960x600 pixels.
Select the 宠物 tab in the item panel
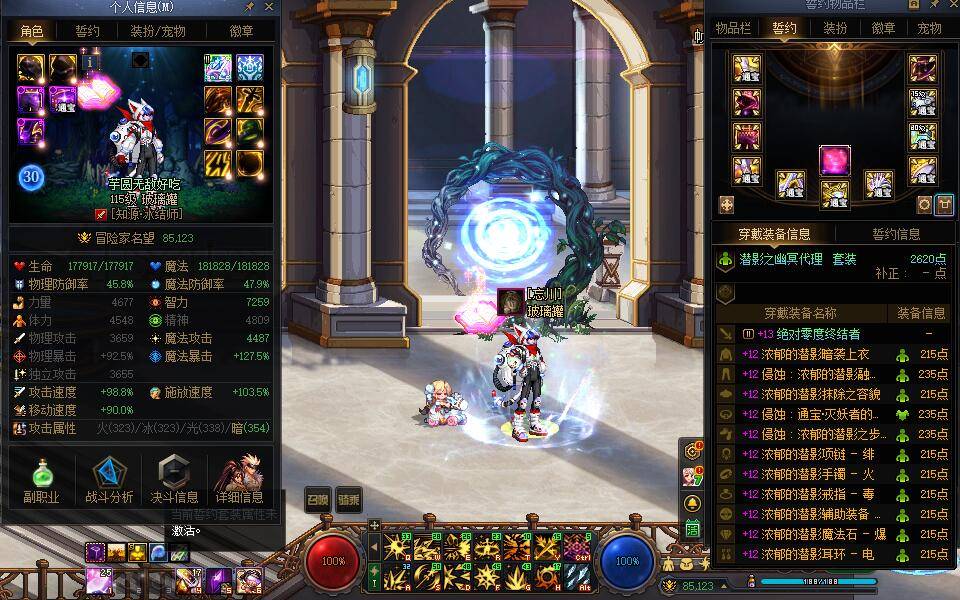[930, 28]
